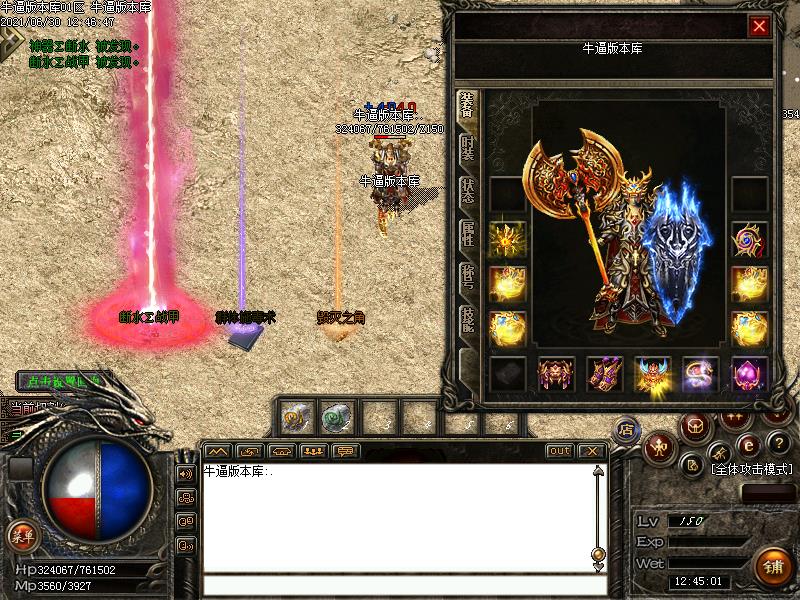The height and width of the screenshot is (600, 800).
Task: Close the character equipment panel
Action: pyautogui.click(x=759, y=27)
